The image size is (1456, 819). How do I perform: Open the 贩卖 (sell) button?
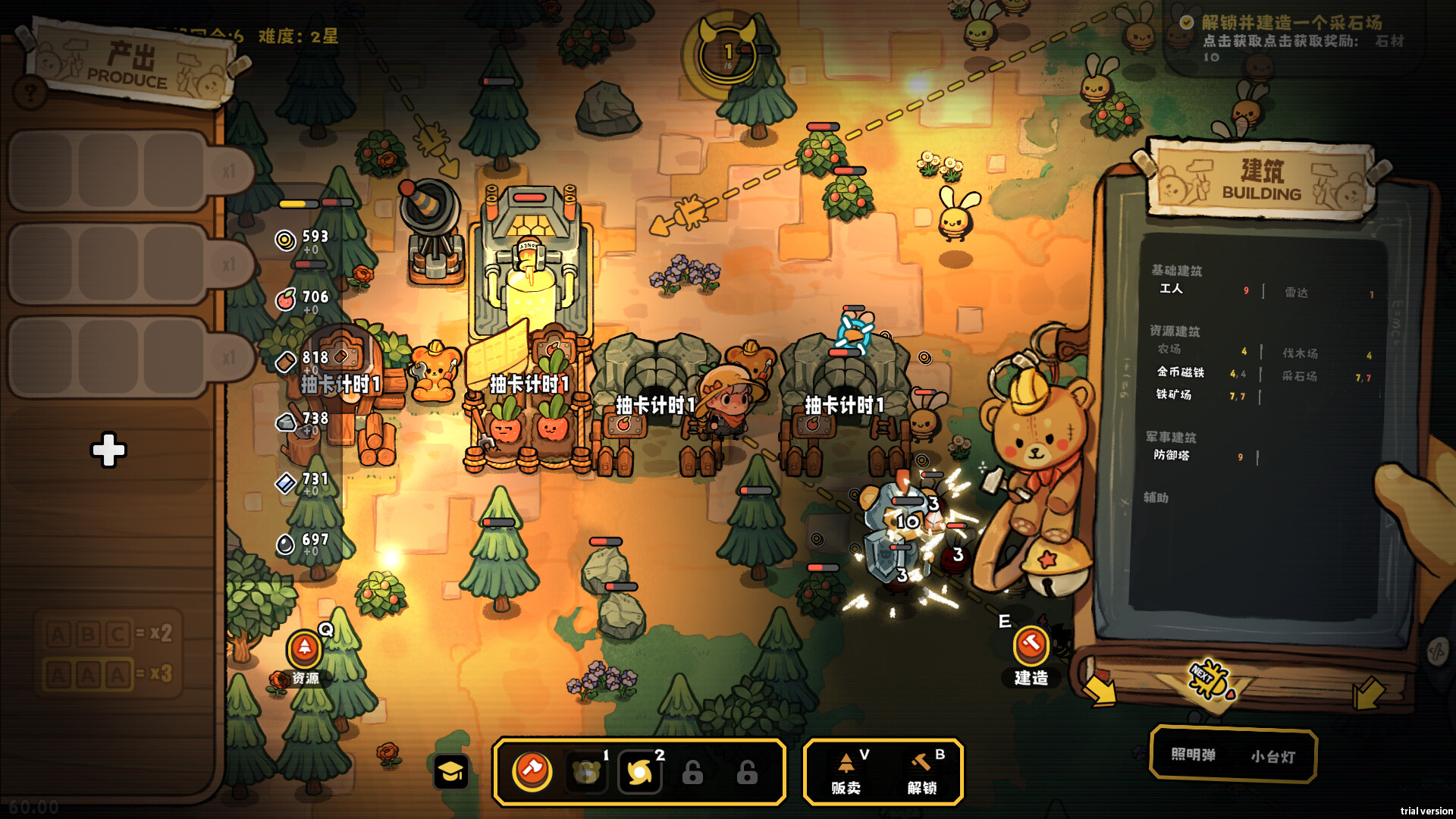846,772
